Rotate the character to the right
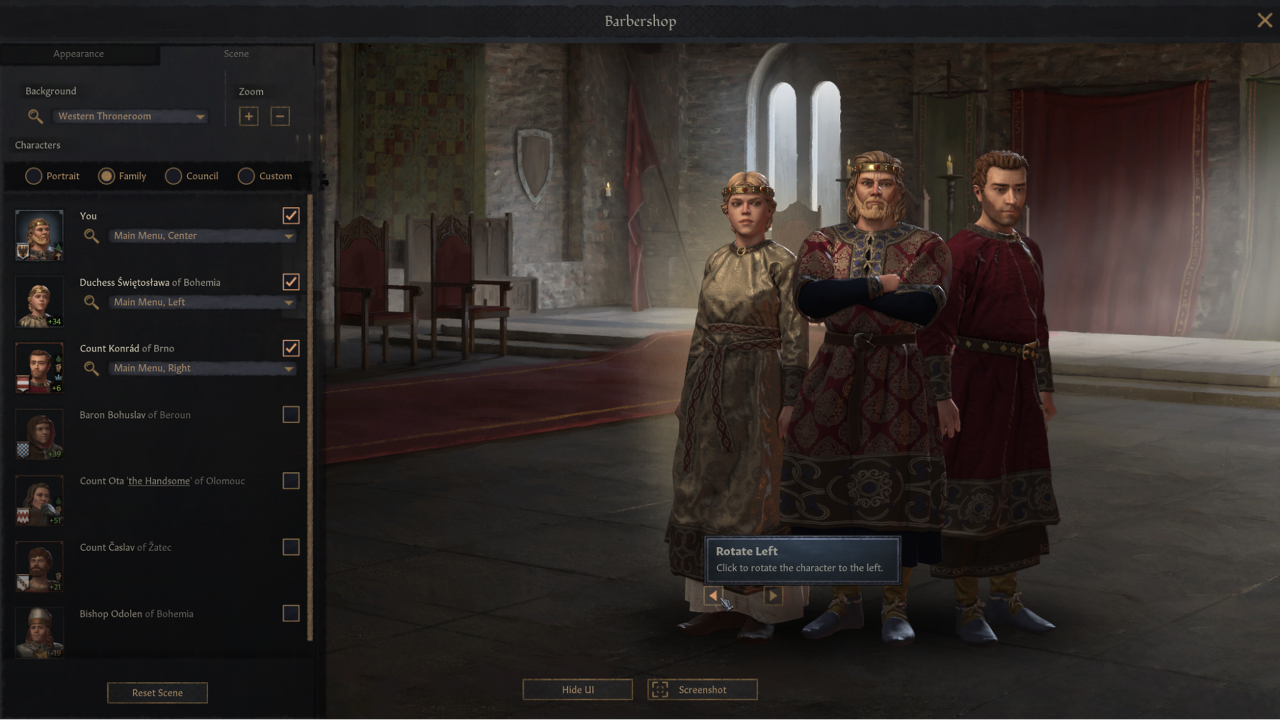Viewport: 1280px width, 720px height. pyautogui.click(x=772, y=596)
